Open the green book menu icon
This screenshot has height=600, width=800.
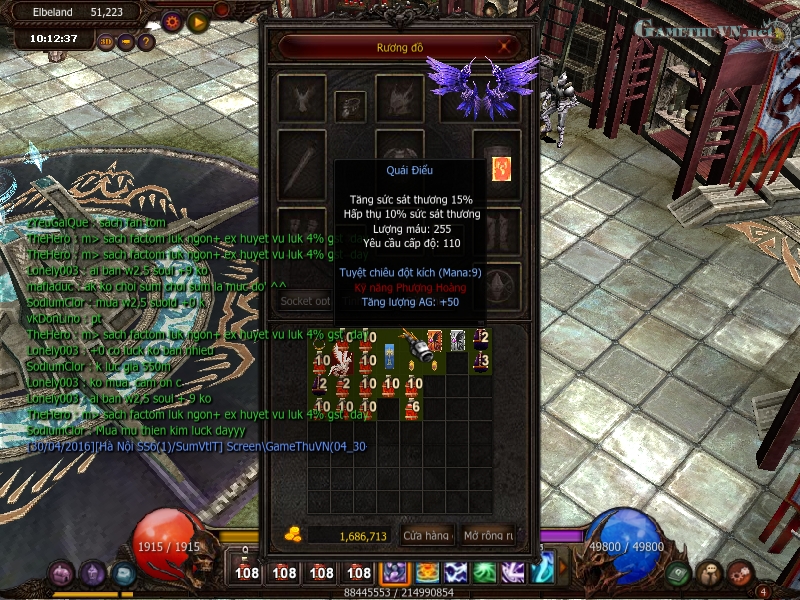pos(677,573)
